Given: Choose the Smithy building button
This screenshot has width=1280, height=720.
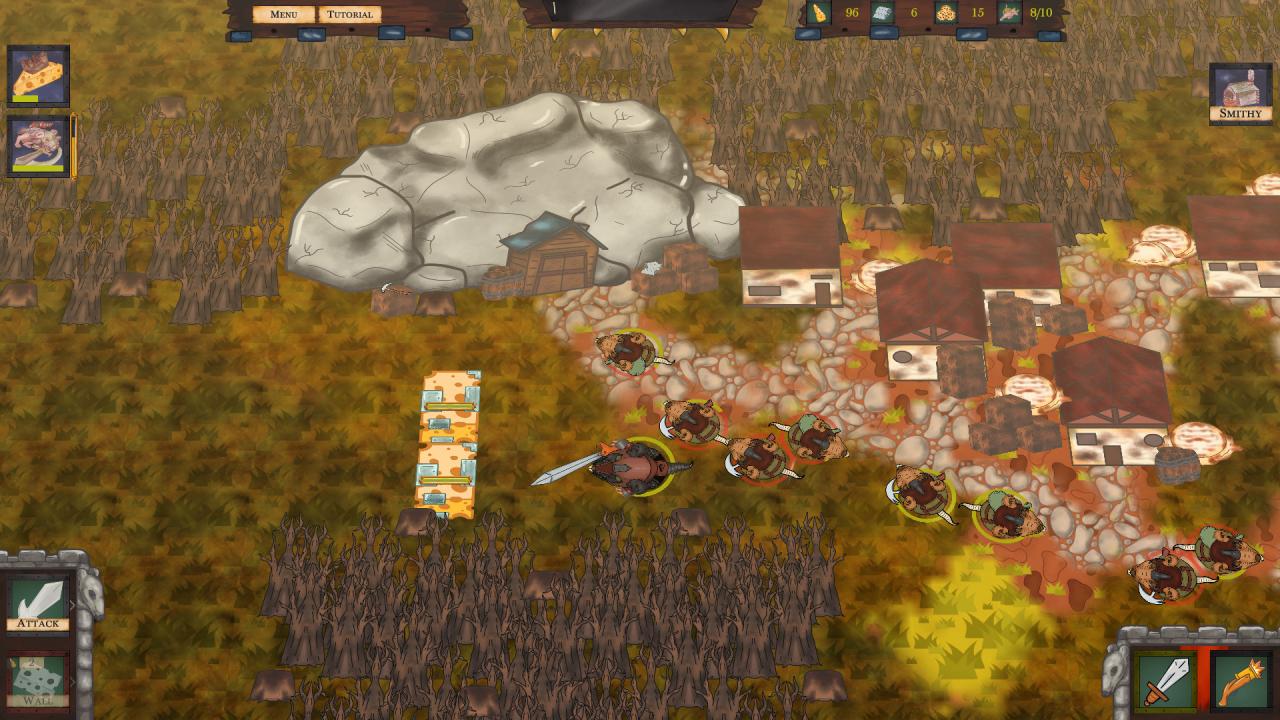Looking at the screenshot, I should (x=1241, y=93).
